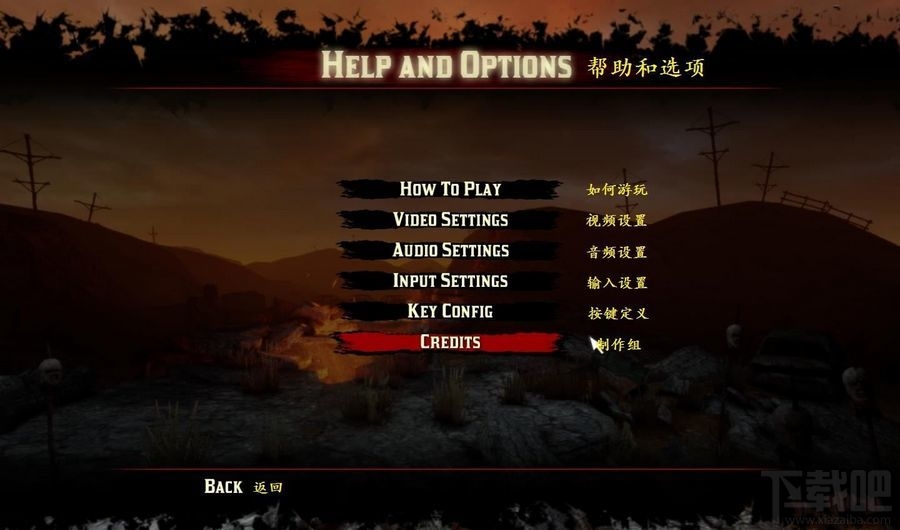Viewport: 900px width, 530px height.
Task: Open the Key Config menu
Action: pos(450,311)
